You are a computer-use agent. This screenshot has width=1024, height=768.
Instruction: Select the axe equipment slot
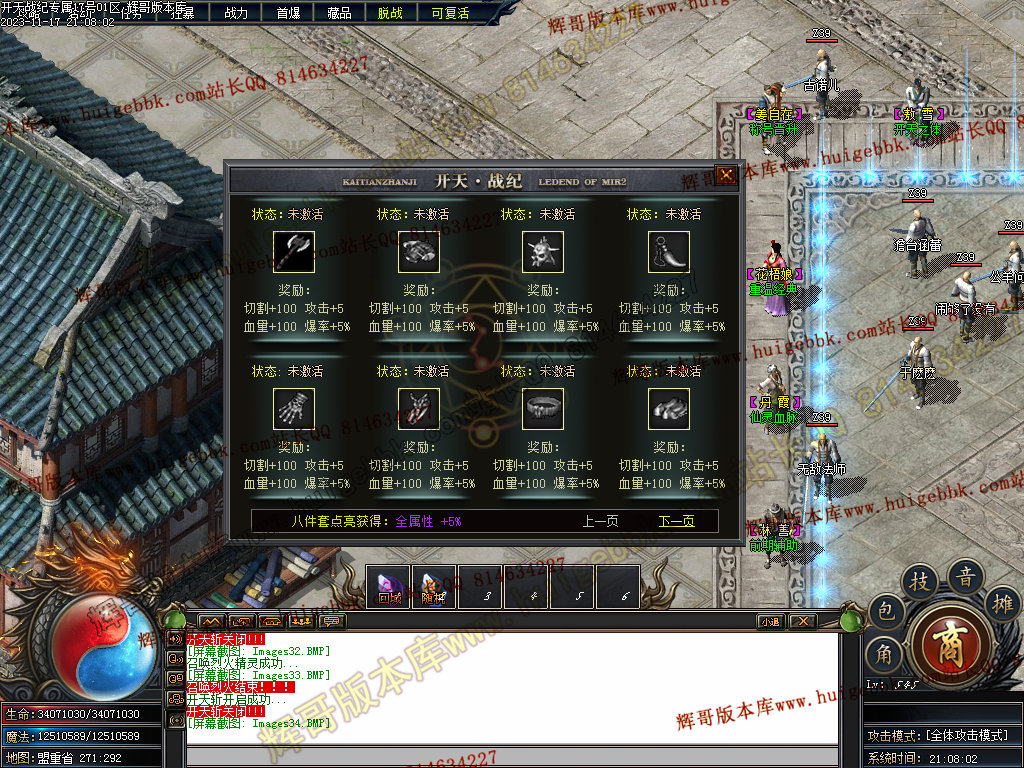point(294,252)
